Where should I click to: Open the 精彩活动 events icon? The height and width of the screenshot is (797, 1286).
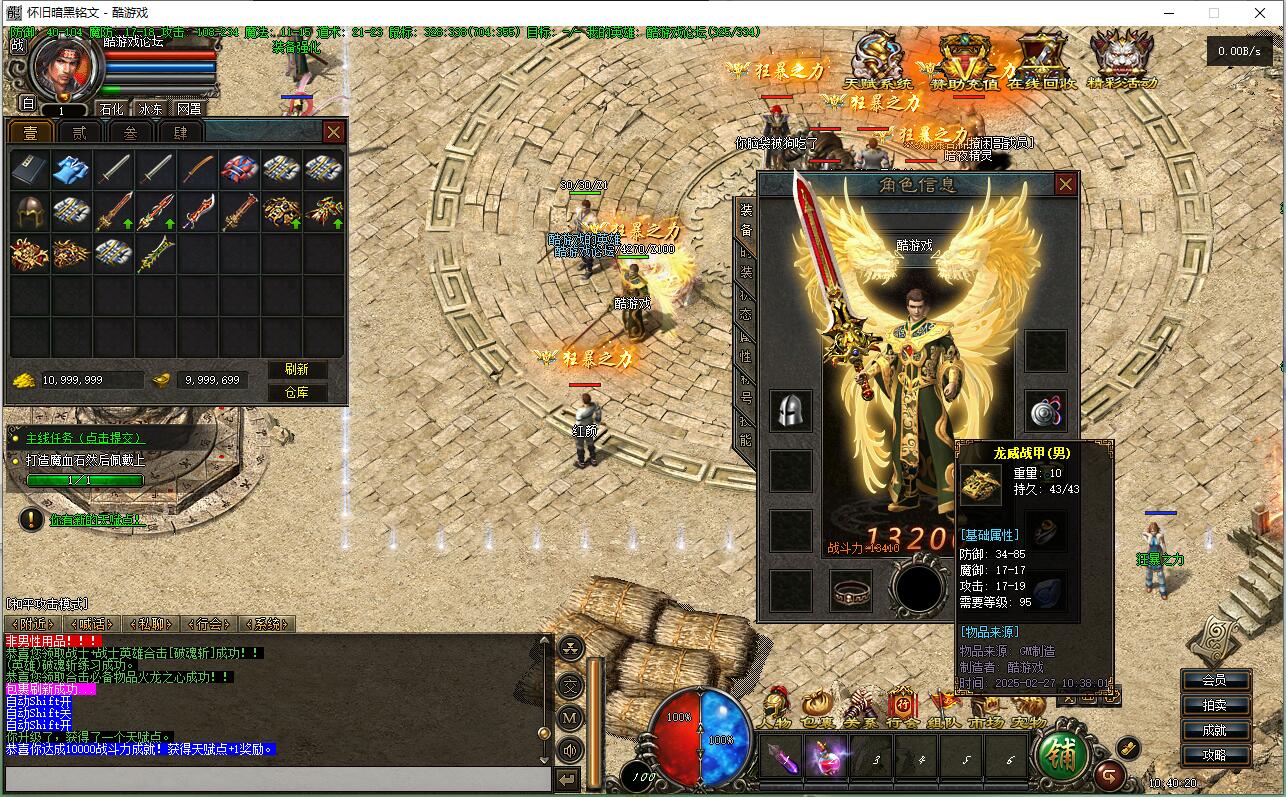[1121, 62]
